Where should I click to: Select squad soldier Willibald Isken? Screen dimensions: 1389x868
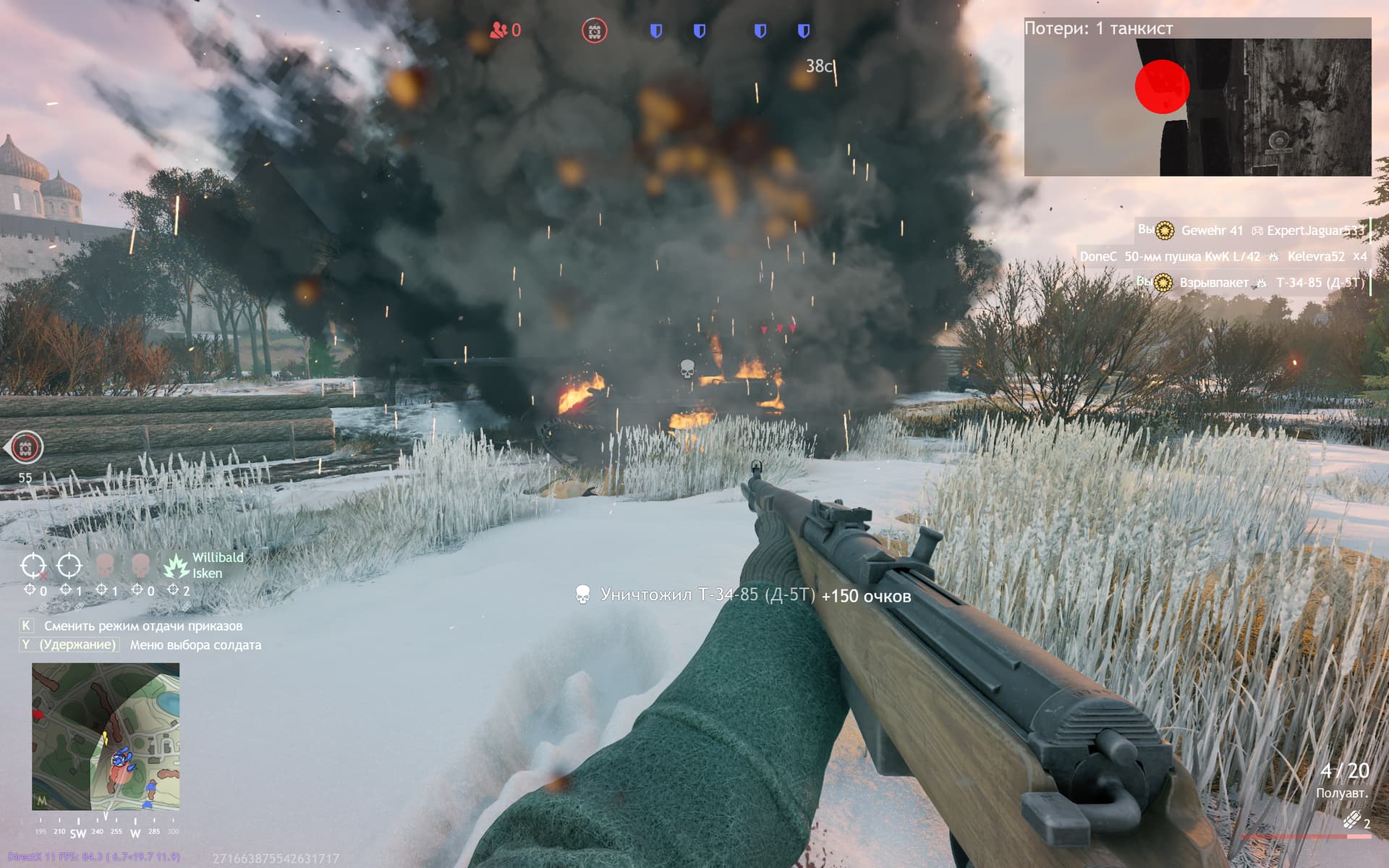(x=177, y=566)
